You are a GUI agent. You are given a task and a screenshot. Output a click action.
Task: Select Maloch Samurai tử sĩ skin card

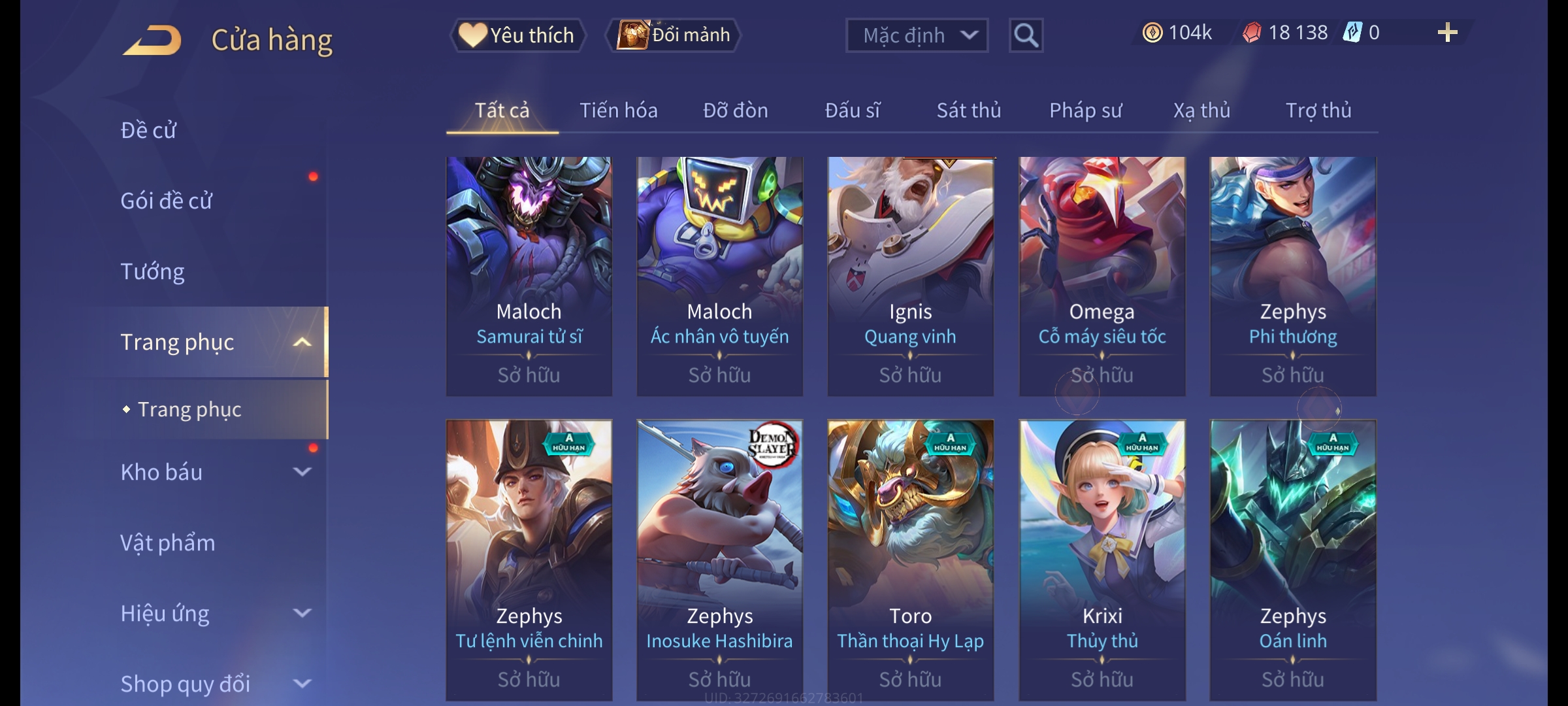click(x=529, y=276)
